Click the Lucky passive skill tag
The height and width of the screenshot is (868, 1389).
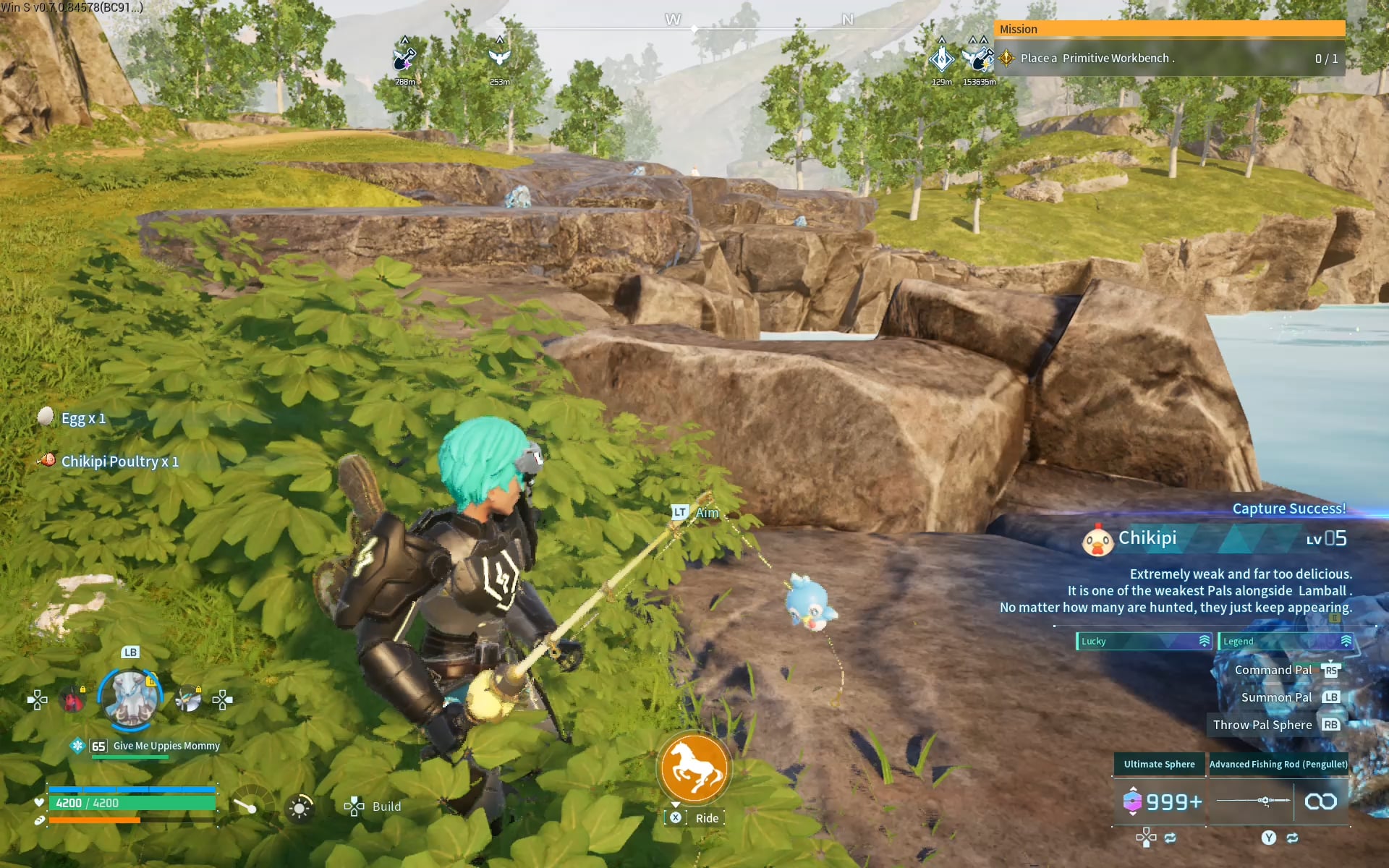pos(1143,642)
